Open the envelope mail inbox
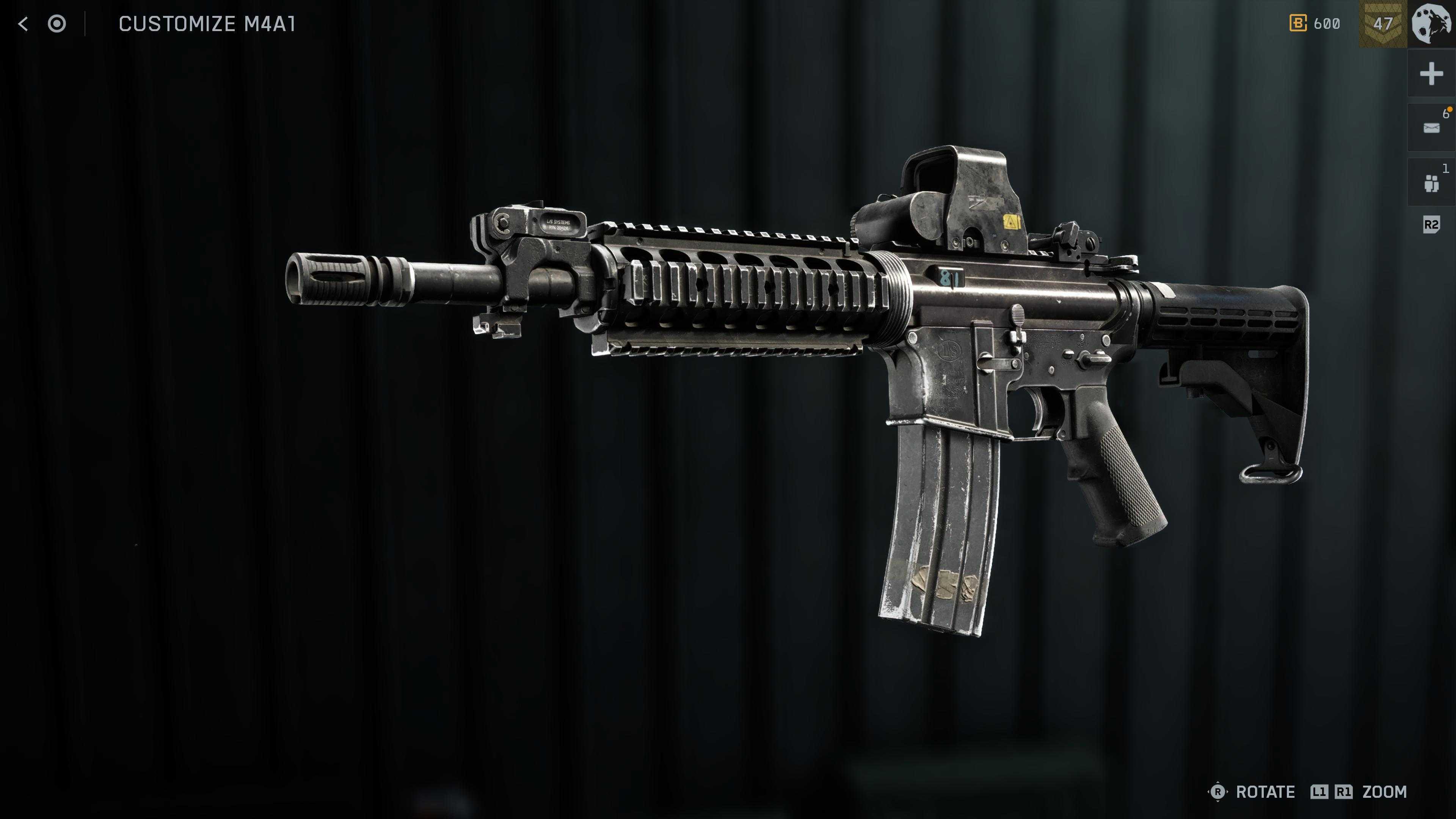1456x819 pixels. click(x=1431, y=128)
